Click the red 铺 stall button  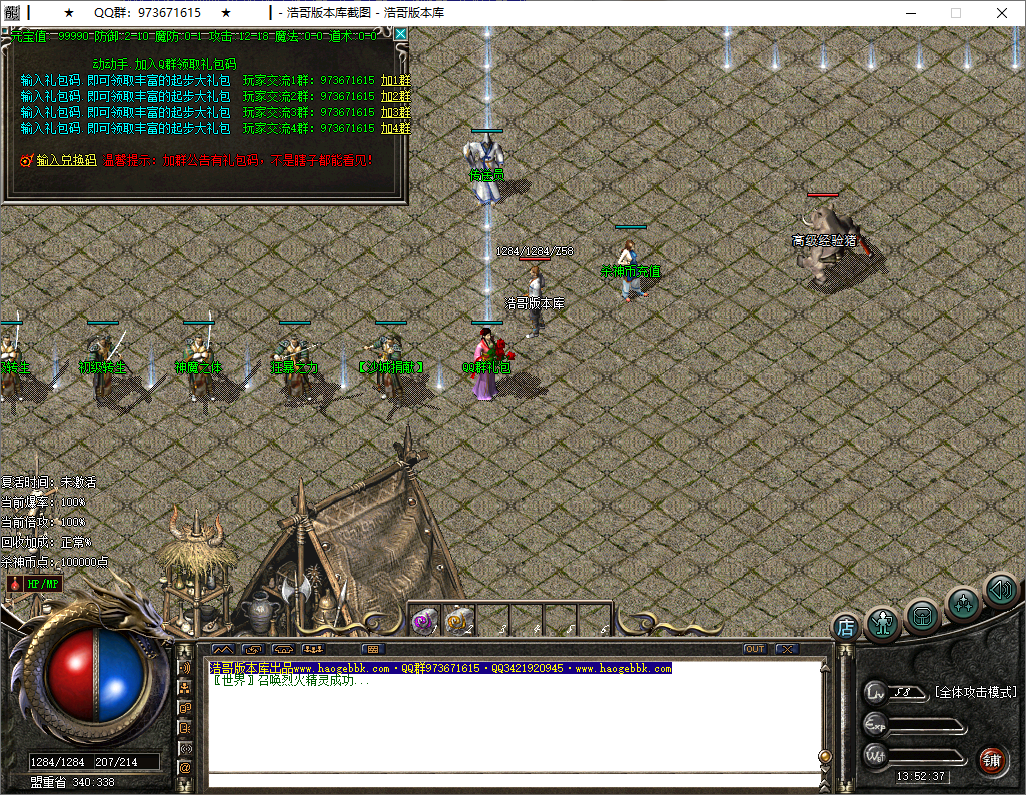[x=992, y=759]
